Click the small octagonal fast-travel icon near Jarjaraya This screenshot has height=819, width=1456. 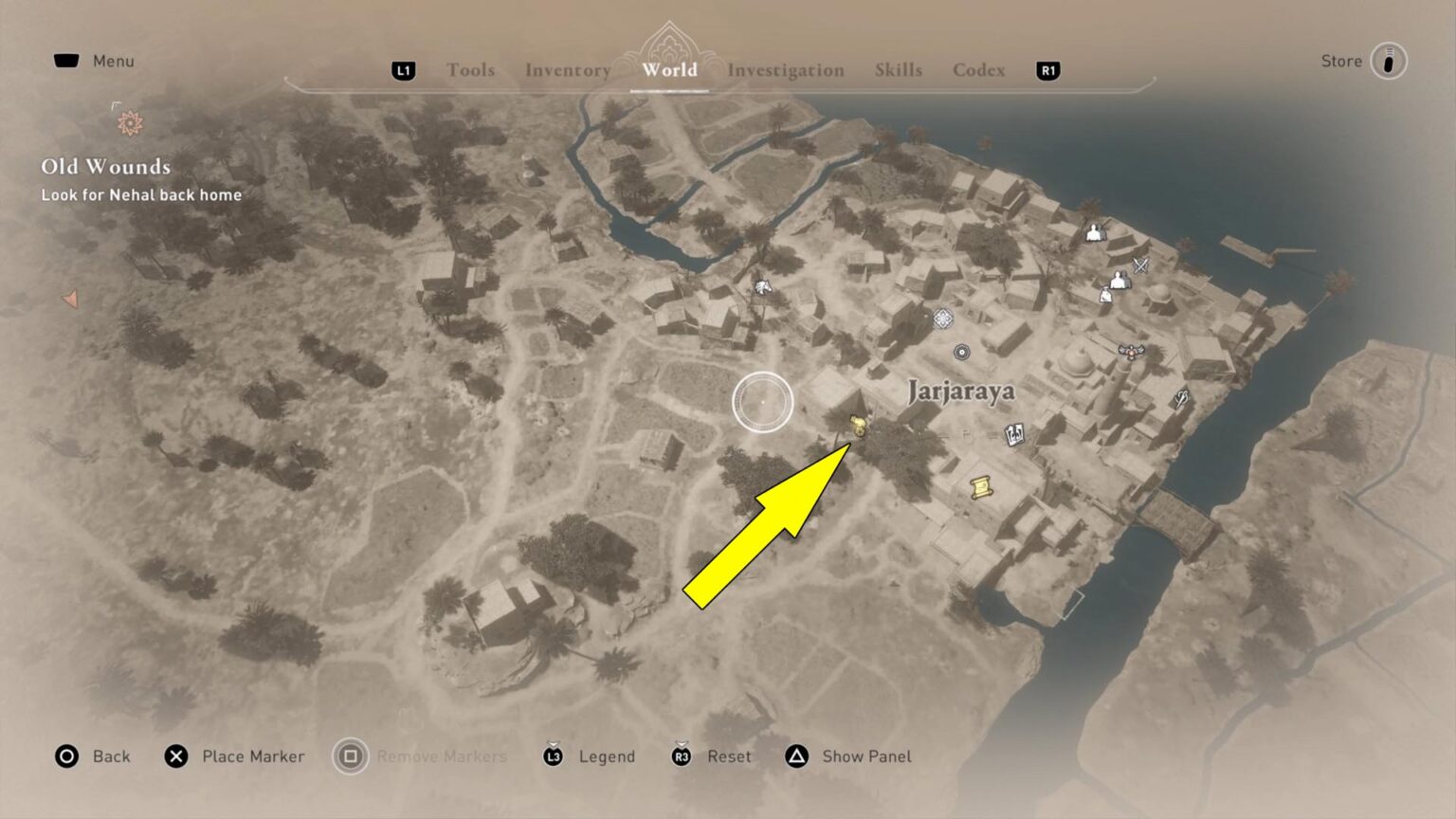(x=960, y=353)
